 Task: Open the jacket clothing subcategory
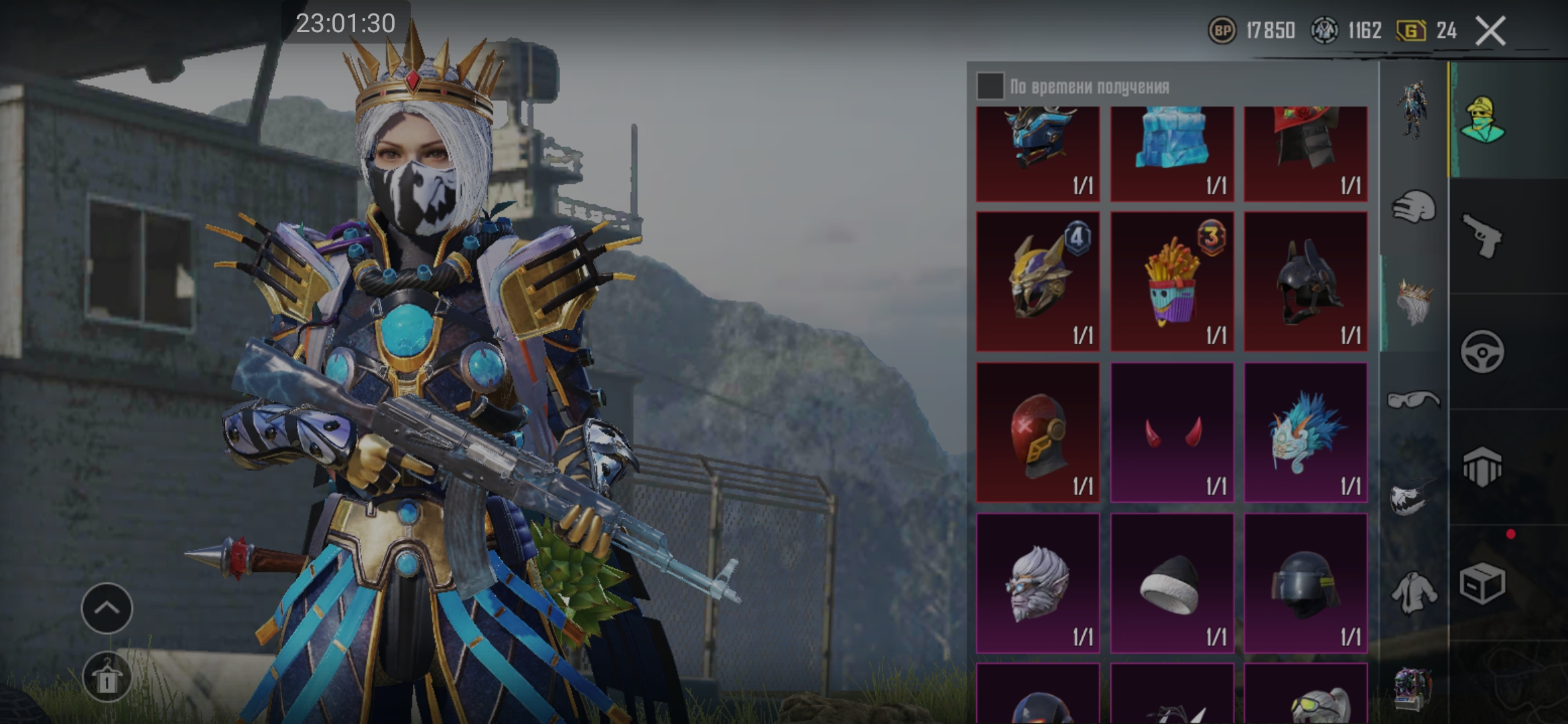click(1413, 593)
